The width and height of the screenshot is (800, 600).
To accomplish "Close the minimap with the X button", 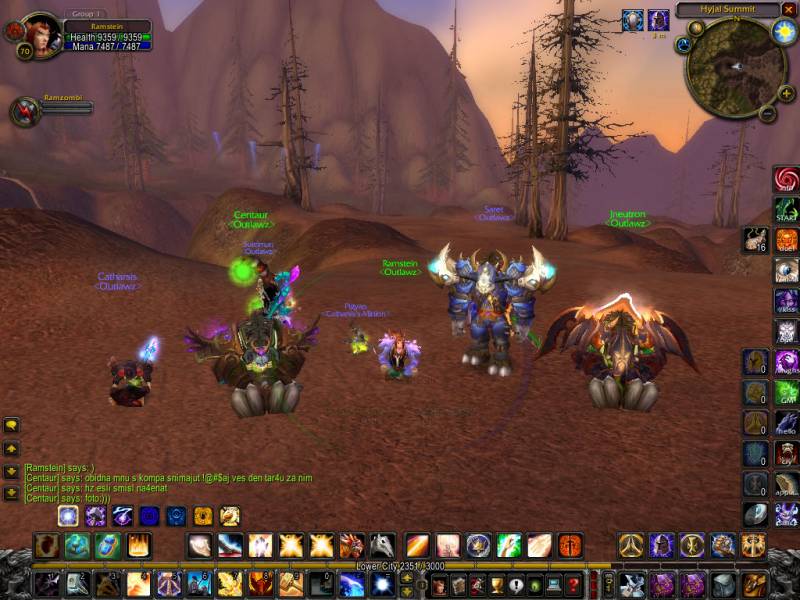I will [788, 10].
